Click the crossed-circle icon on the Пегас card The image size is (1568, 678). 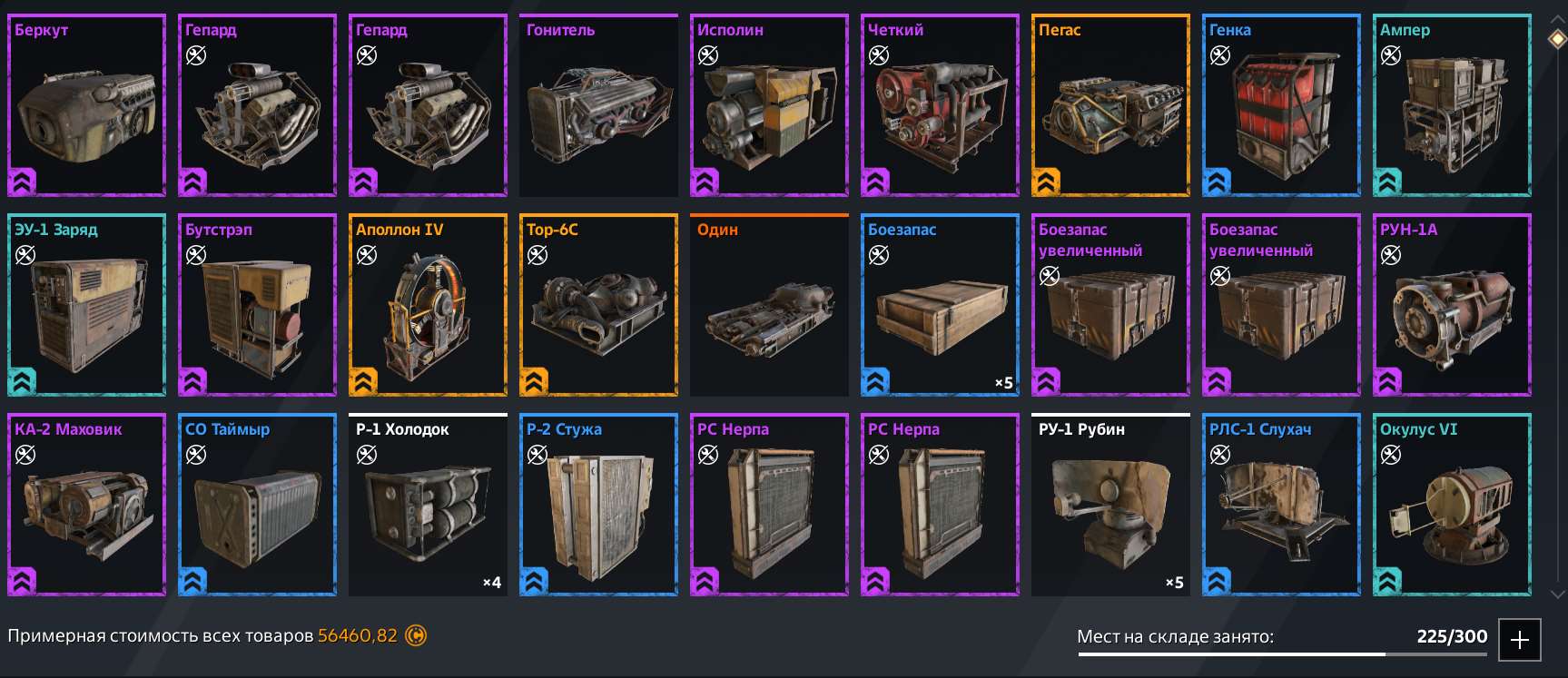tap(1047, 55)
